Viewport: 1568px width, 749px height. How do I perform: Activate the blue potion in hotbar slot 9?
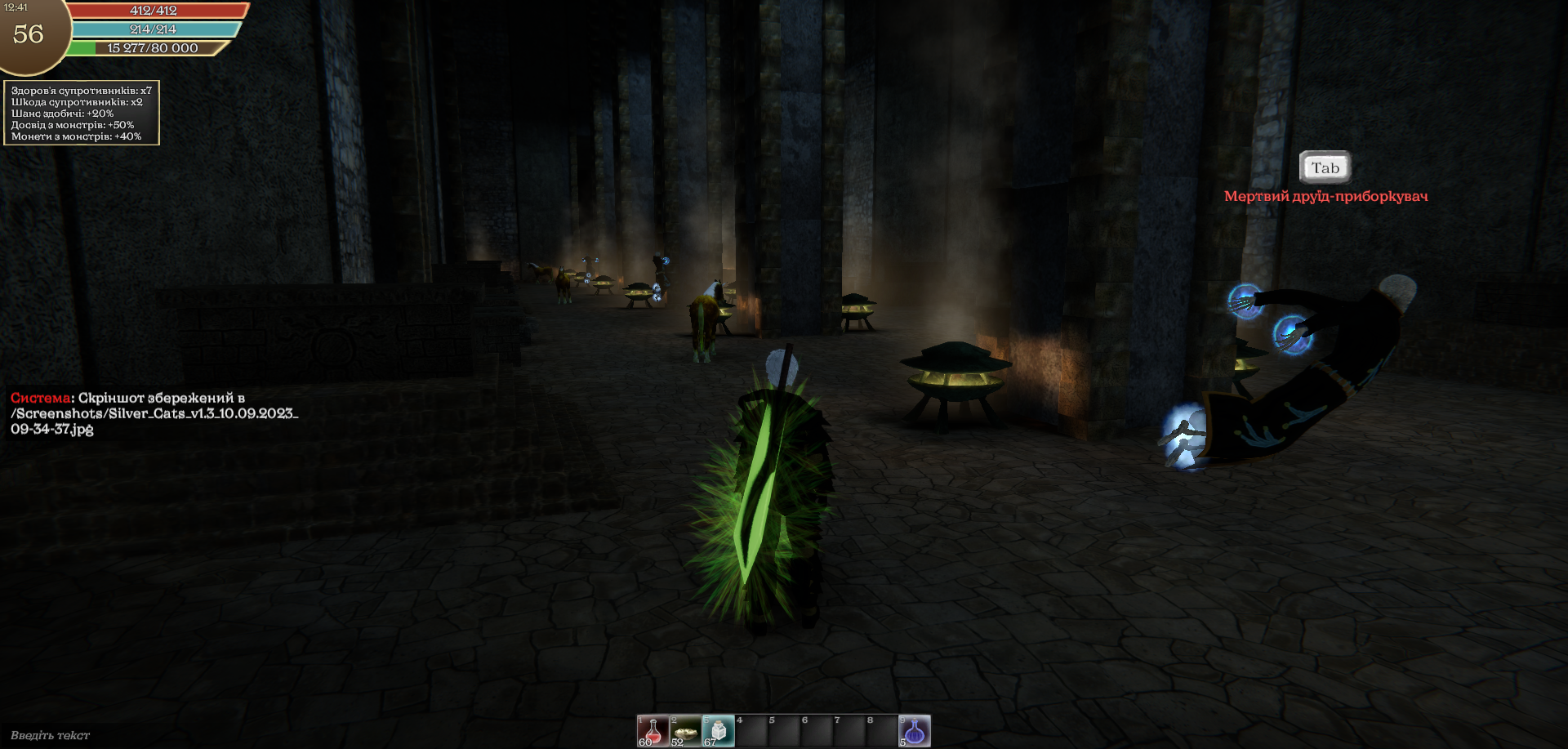tap(915, 730)
